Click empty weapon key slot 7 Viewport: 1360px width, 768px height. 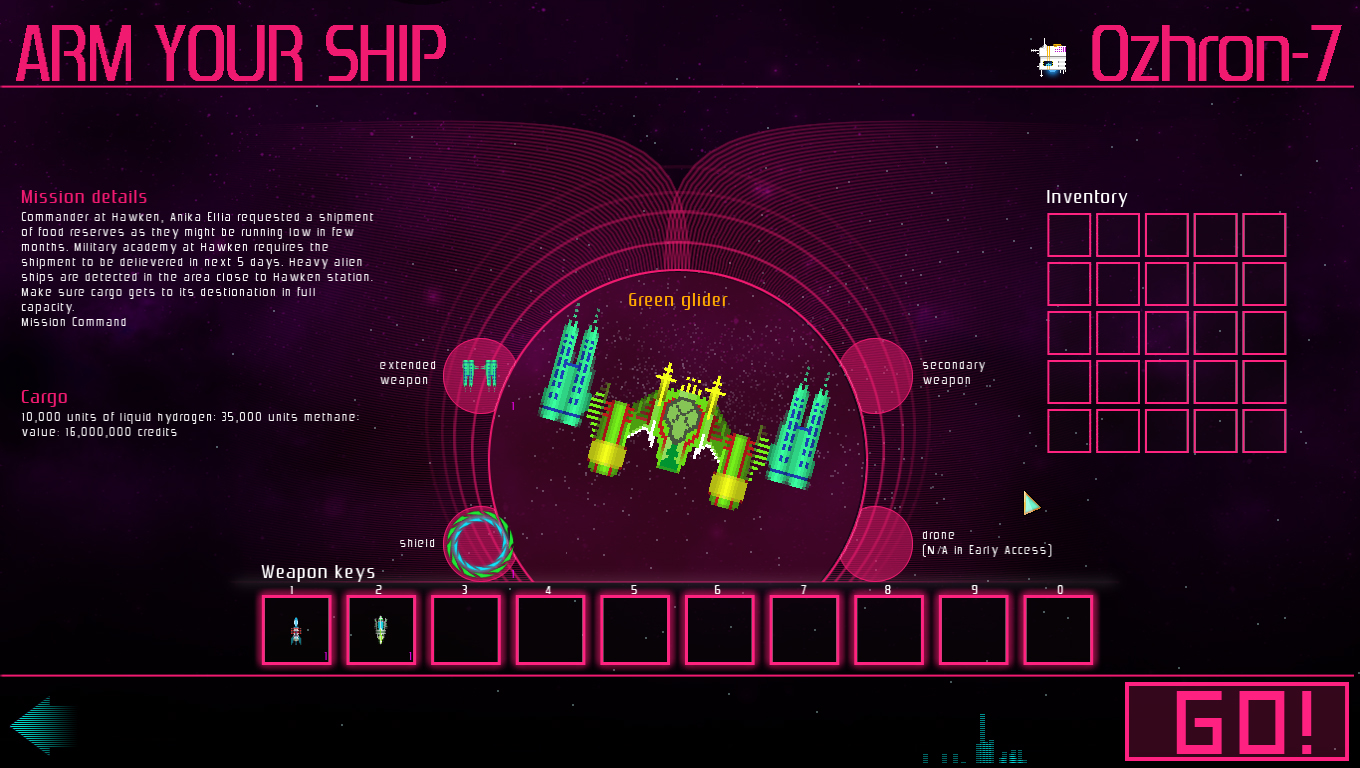[803, 630]
